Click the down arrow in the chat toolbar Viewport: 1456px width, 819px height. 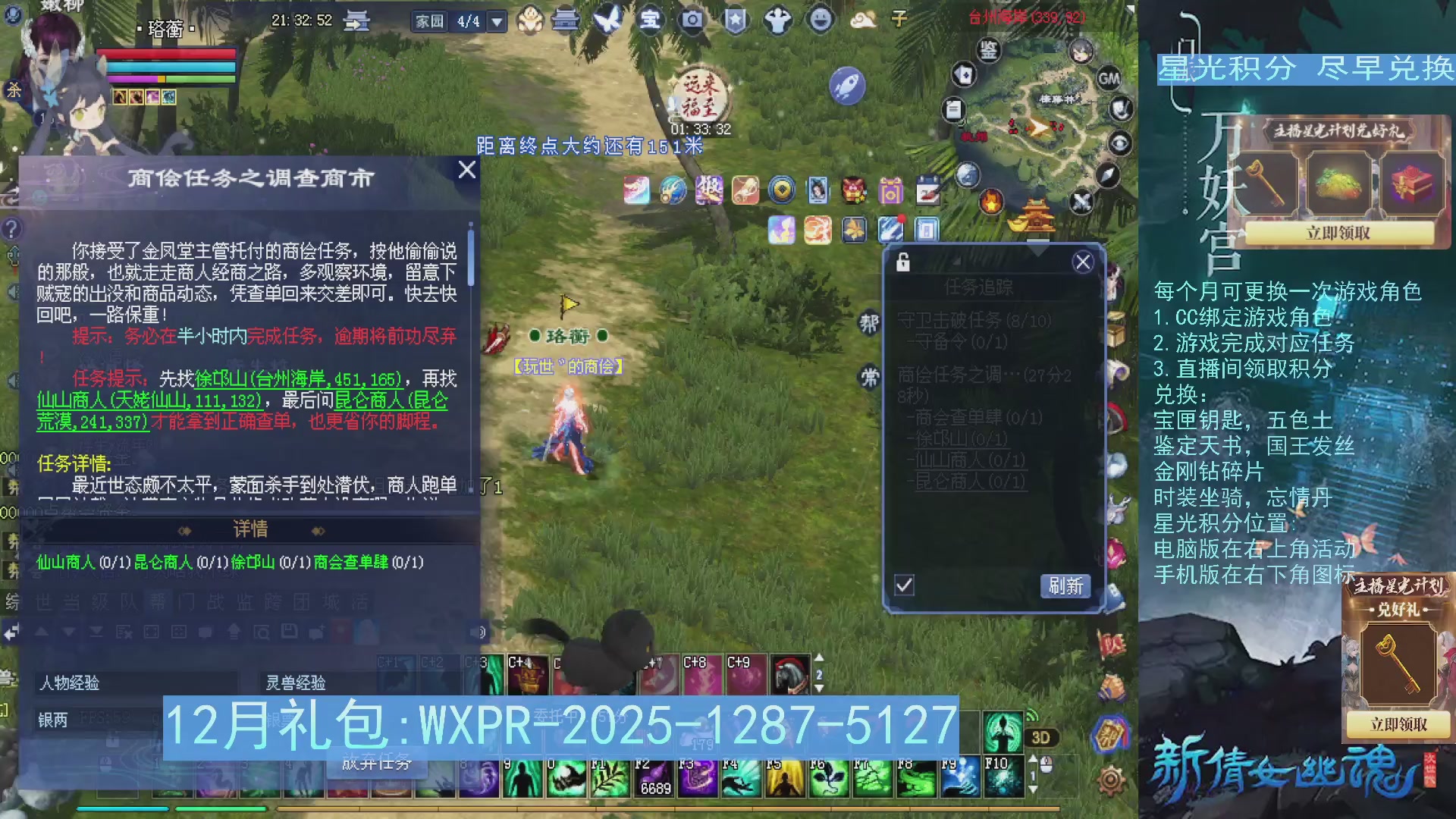point(68,631)
